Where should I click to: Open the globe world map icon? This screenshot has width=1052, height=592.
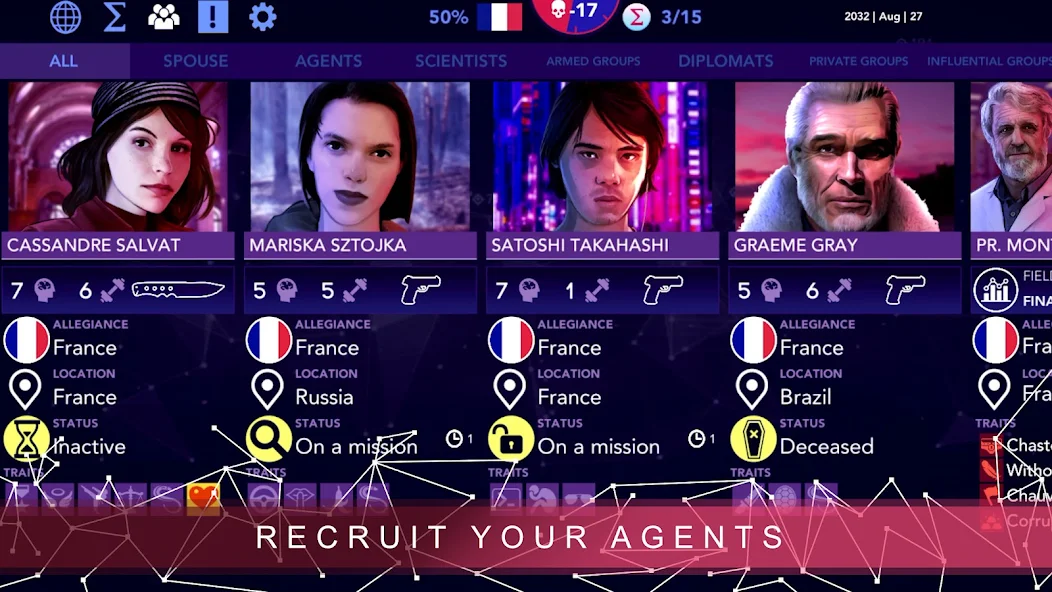tap(66, 17)
